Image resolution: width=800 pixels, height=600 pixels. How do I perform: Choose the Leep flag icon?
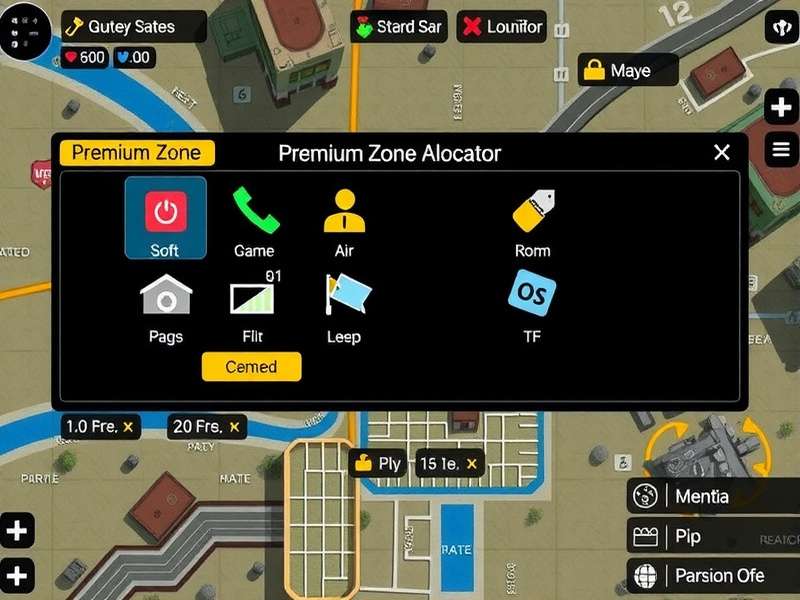click(x=346, y=297)
